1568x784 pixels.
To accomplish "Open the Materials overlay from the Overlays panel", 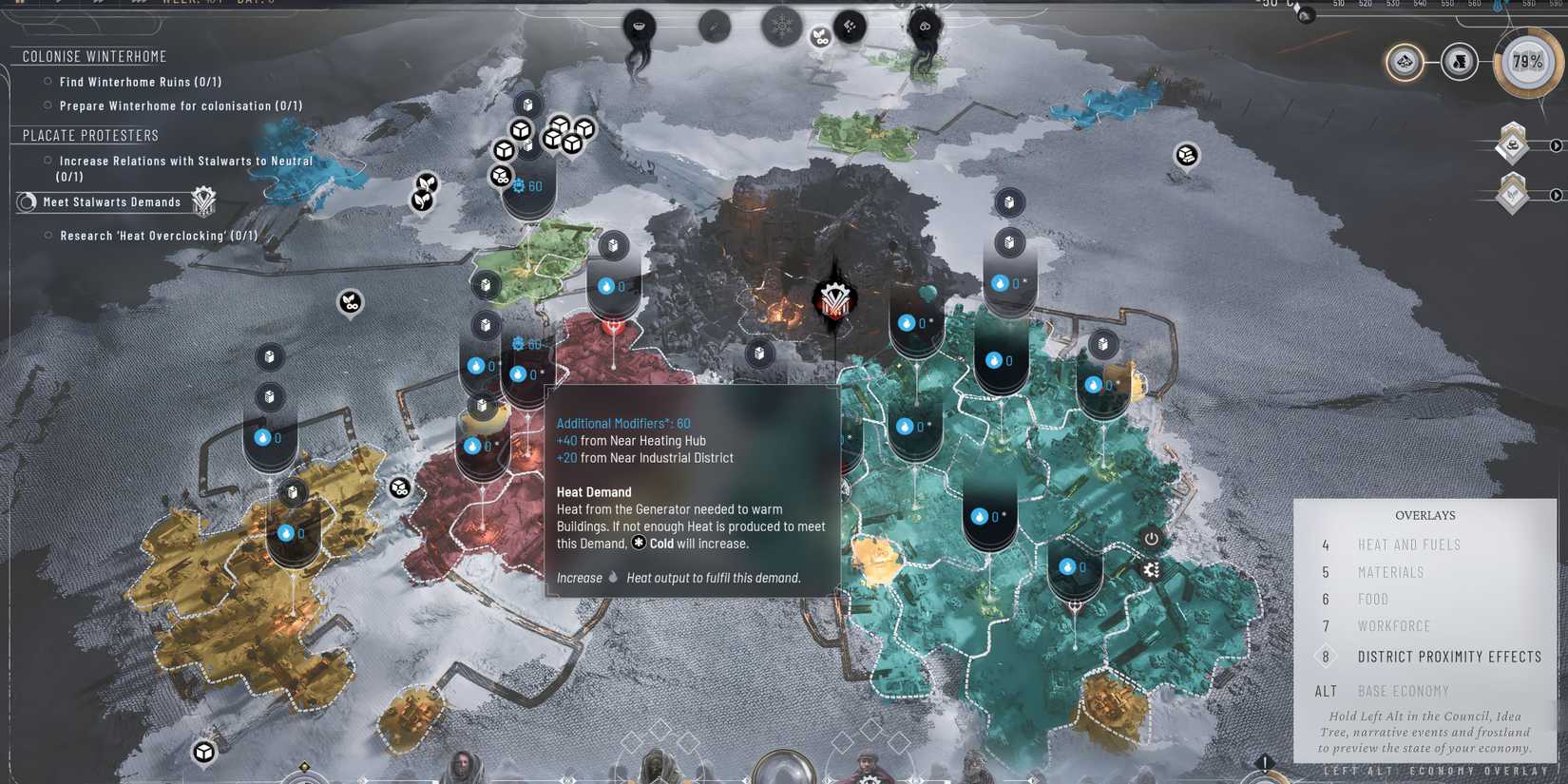I will (x=1391, y=572).
